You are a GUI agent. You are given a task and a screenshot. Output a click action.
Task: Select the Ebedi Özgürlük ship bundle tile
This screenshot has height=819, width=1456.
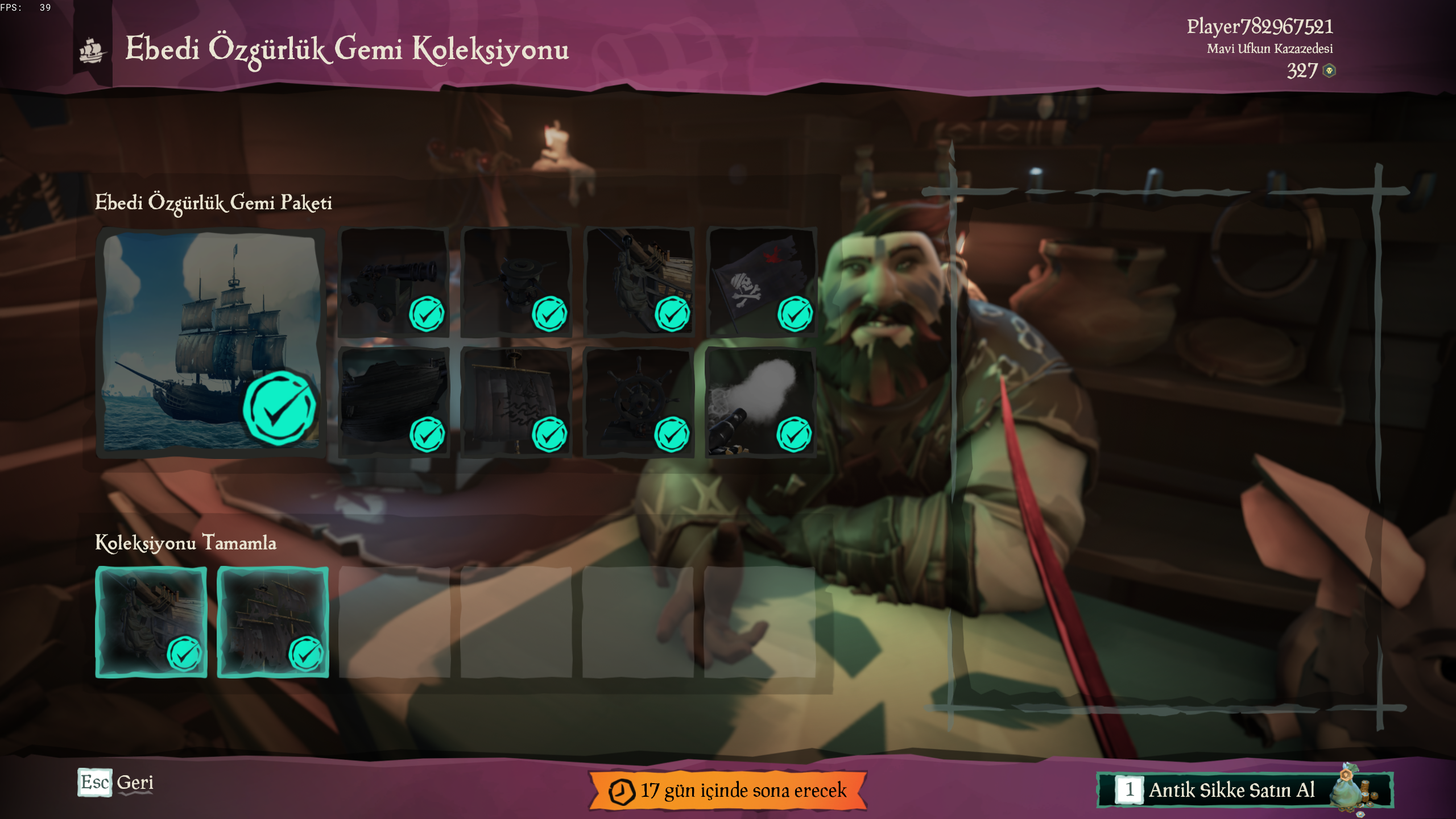(x=210, y=342)
